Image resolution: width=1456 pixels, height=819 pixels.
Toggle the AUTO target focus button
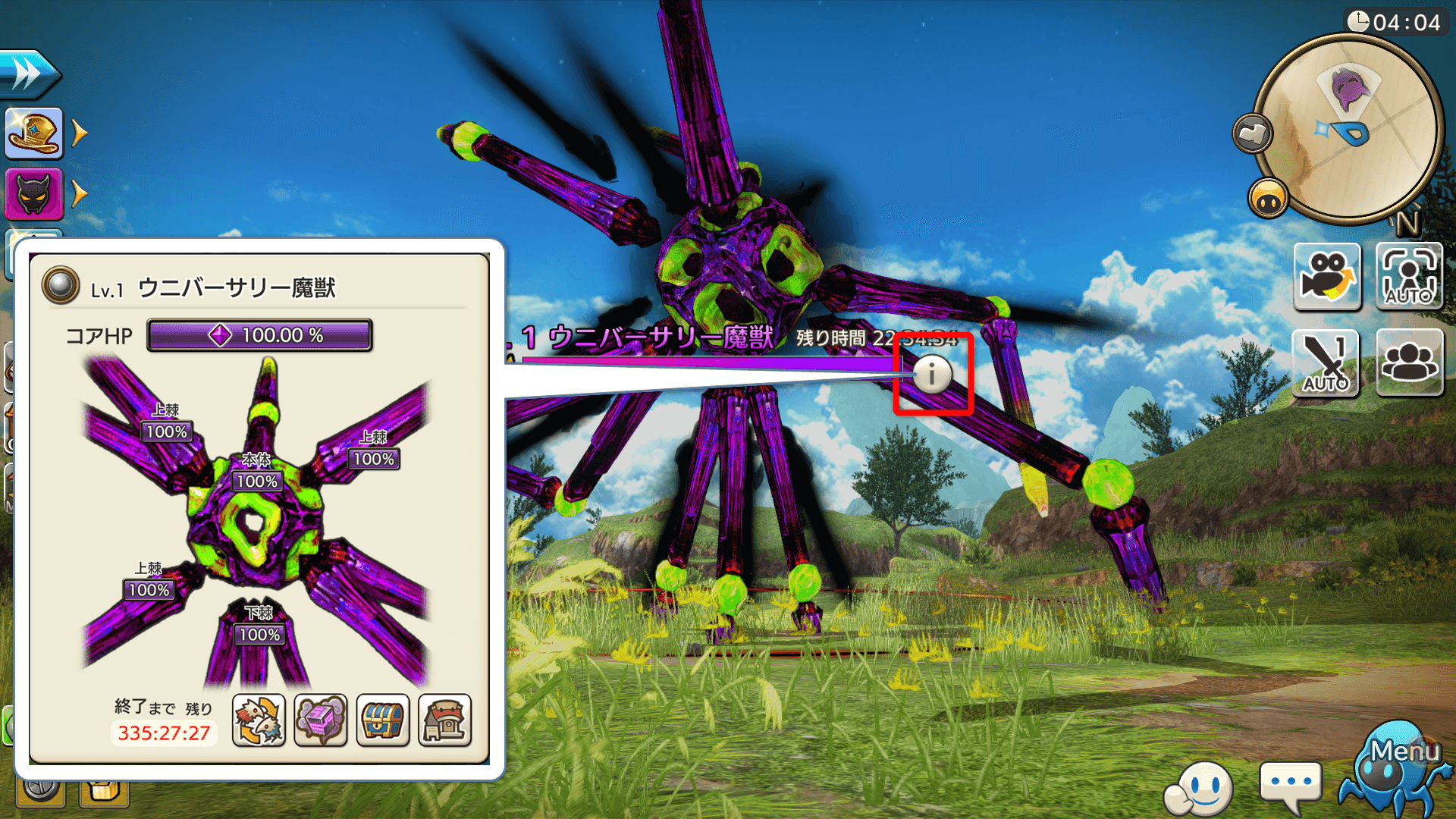[x=1409, y=277]
